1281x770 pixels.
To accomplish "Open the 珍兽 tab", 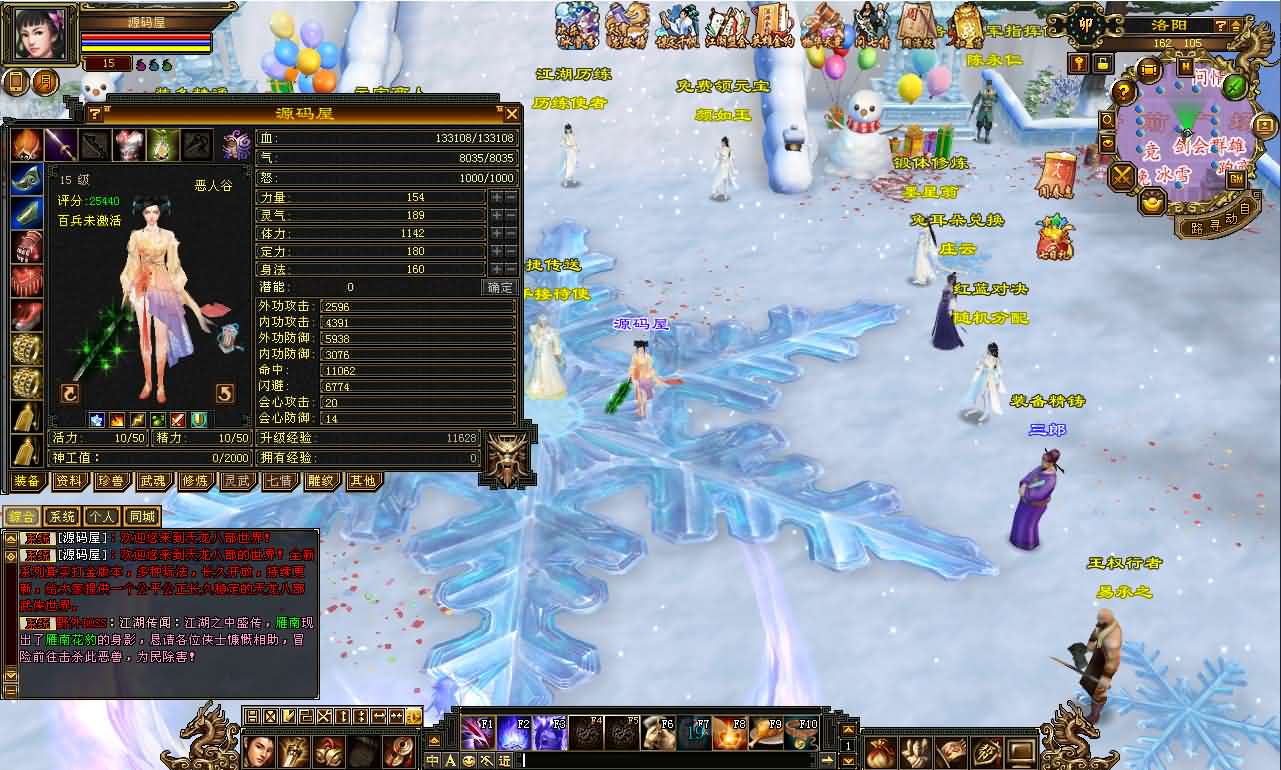I will point(111,481).
